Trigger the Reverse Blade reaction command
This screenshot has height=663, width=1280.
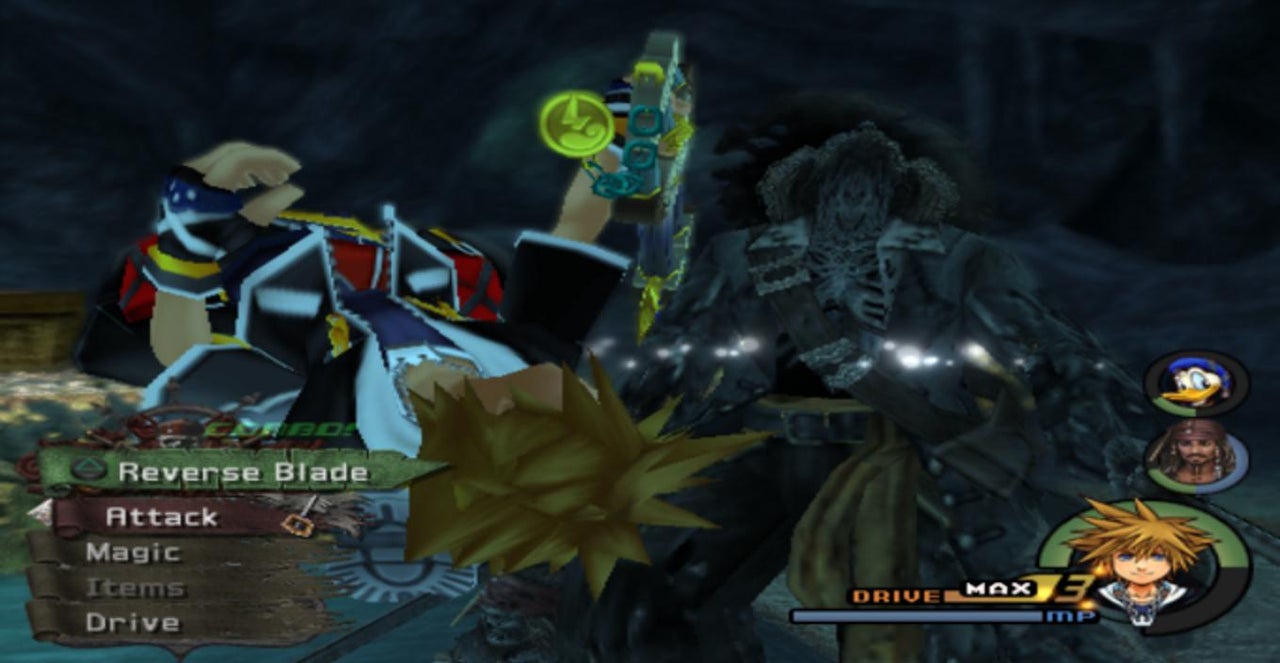point(242,472)
